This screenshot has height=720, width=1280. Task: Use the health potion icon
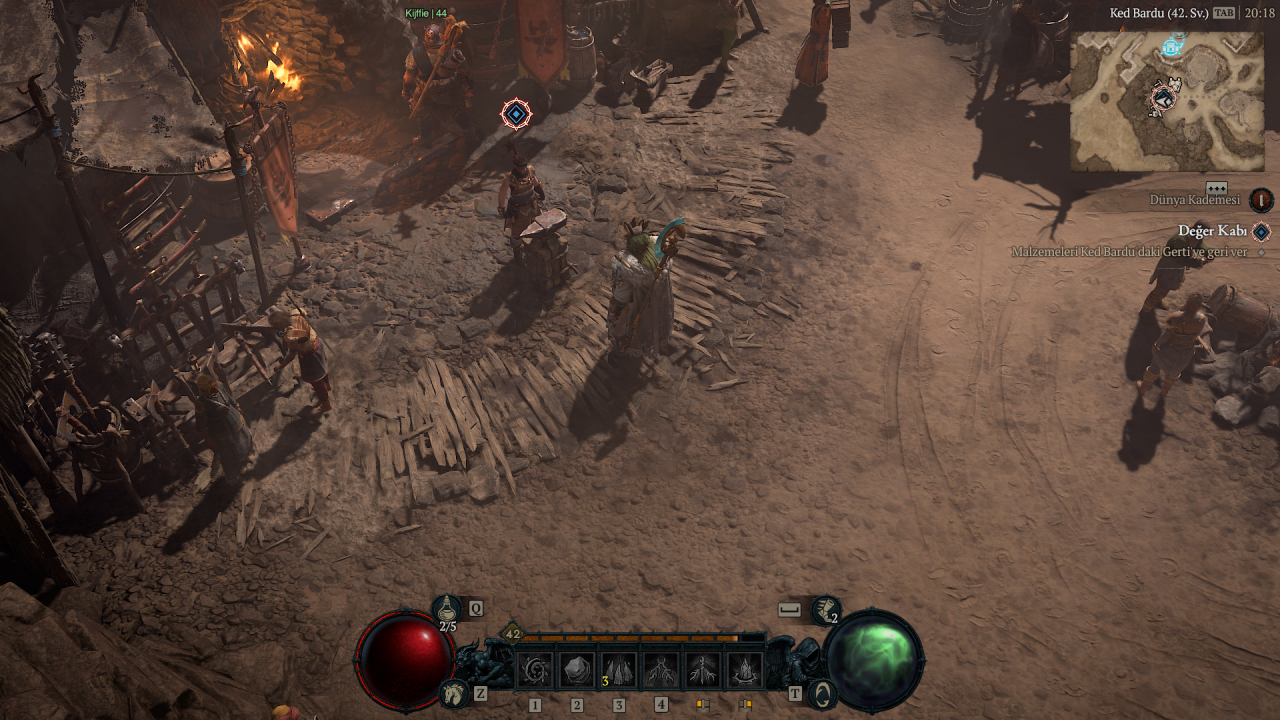(x=447, y=607)
